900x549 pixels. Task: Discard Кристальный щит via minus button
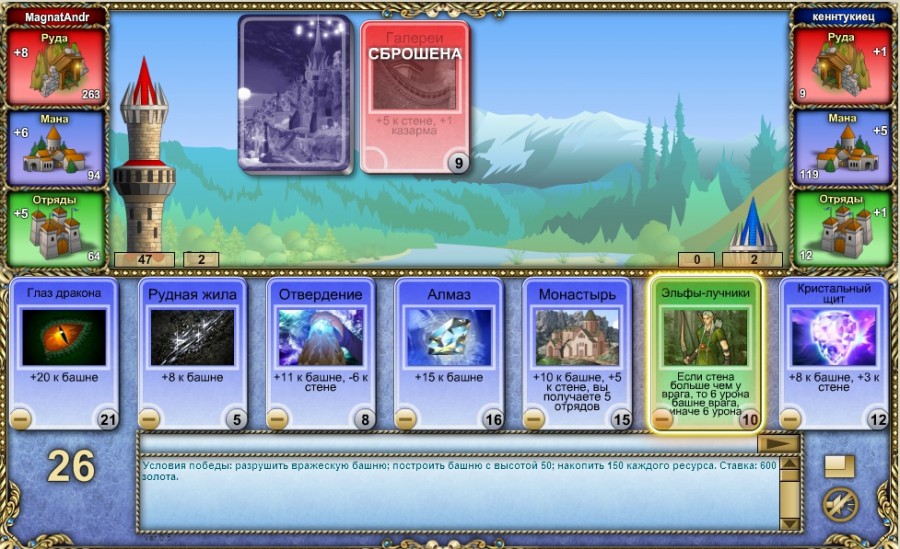click(790, 419)
